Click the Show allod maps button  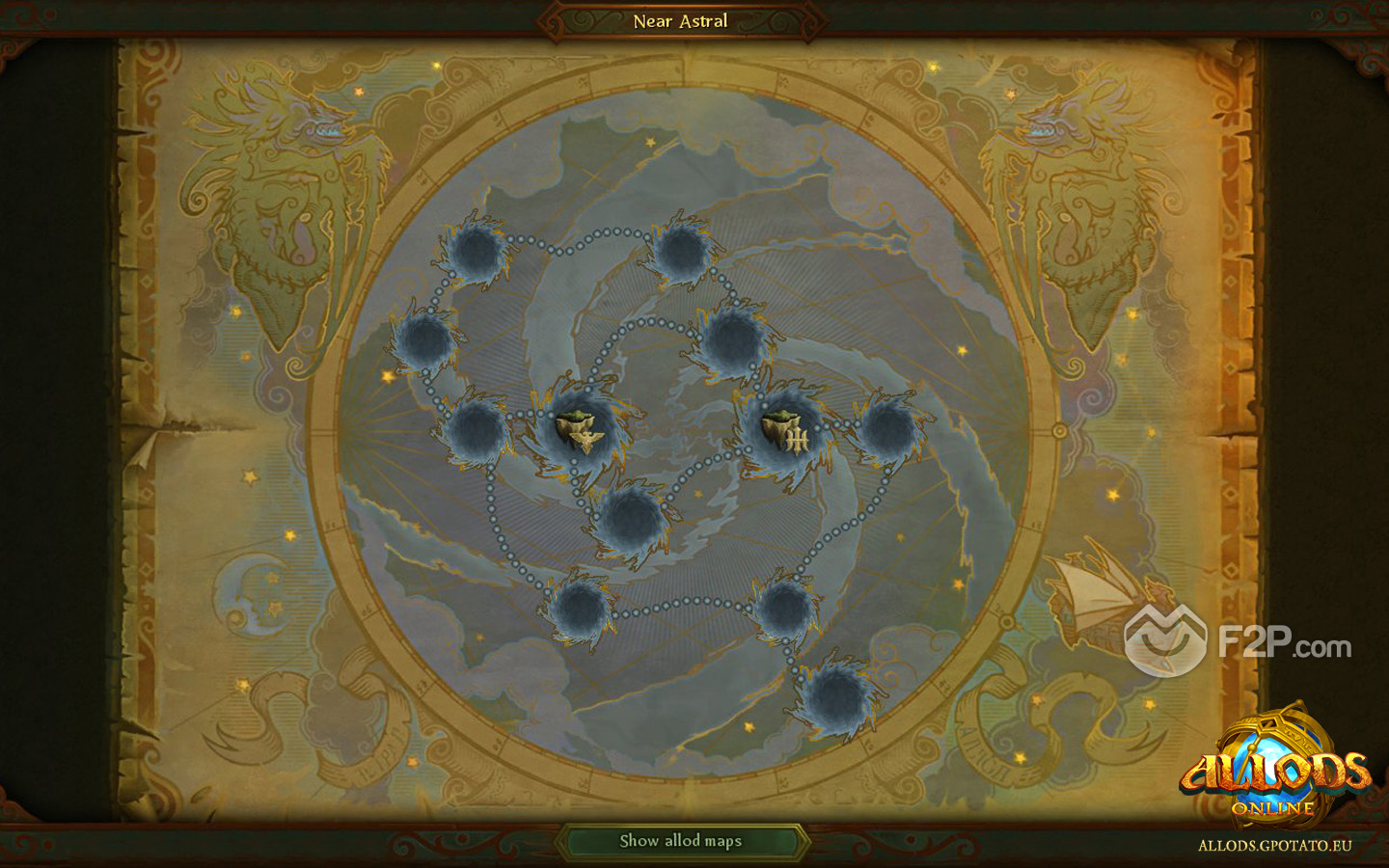coord(681,841)
